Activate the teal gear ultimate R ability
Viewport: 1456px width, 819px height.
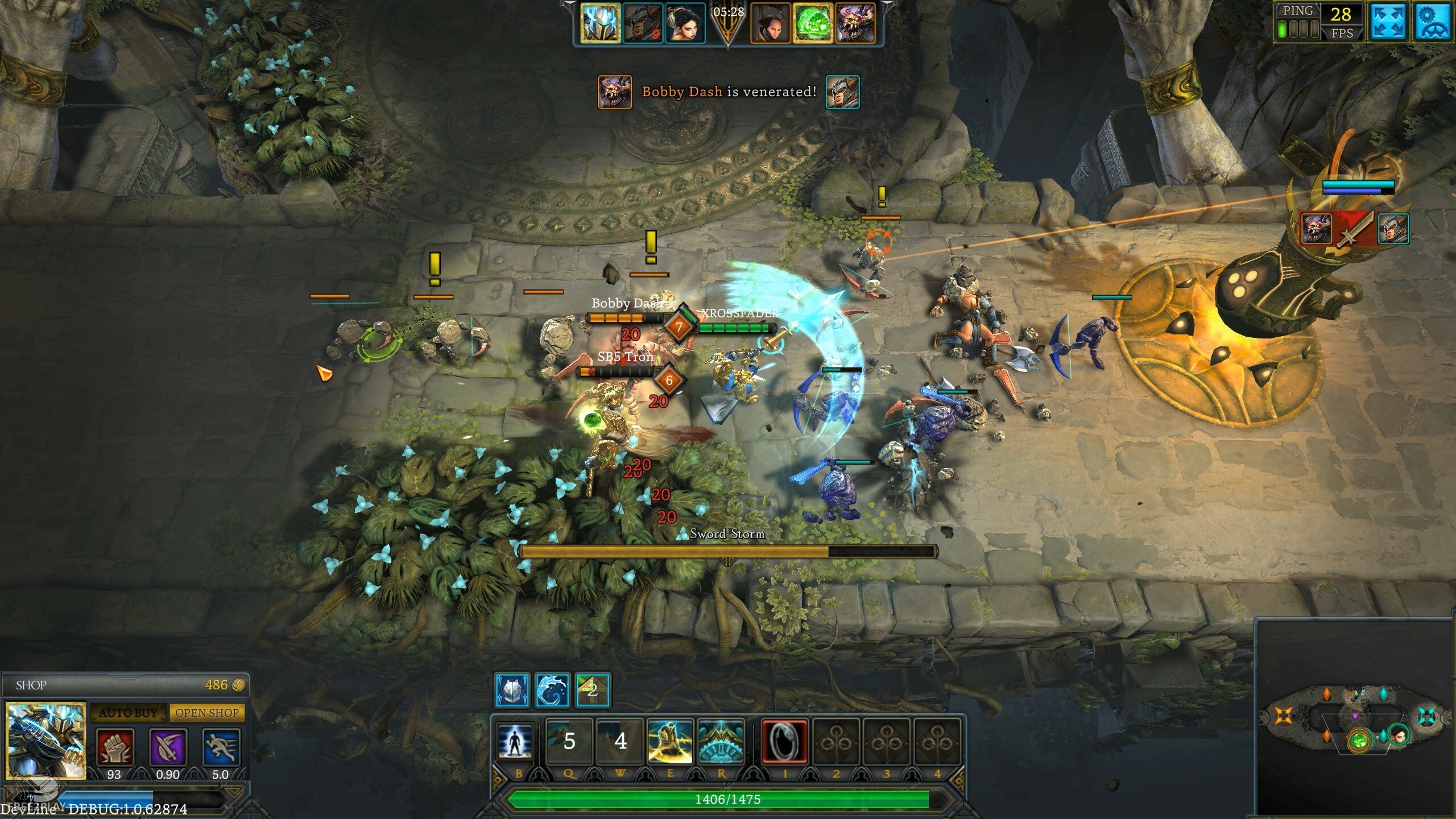721,741
